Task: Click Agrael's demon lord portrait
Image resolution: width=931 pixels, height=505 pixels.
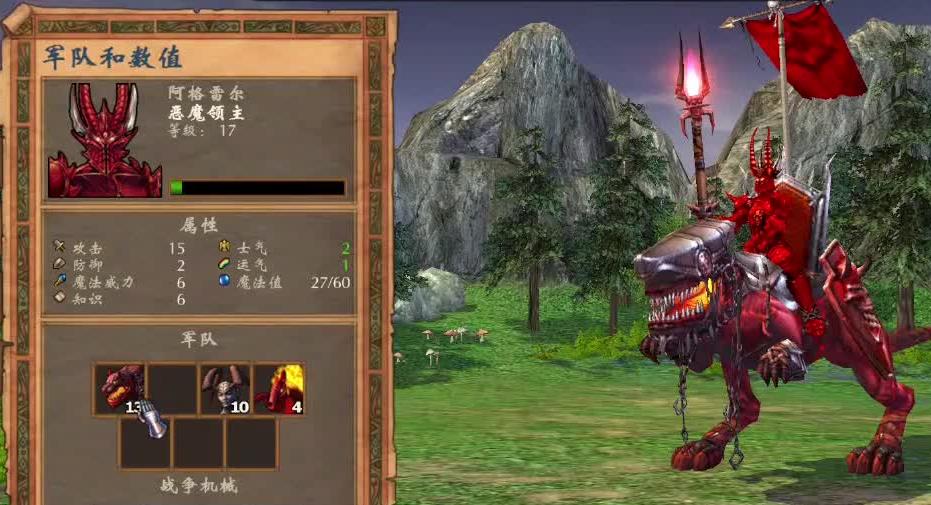Action: click(104, 140)
